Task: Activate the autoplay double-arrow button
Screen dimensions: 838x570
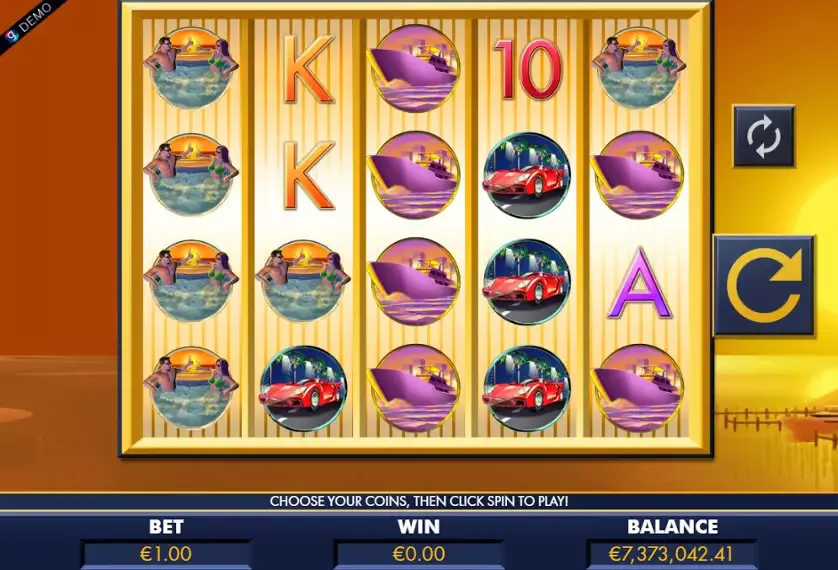Action: [x=763, y=137]
